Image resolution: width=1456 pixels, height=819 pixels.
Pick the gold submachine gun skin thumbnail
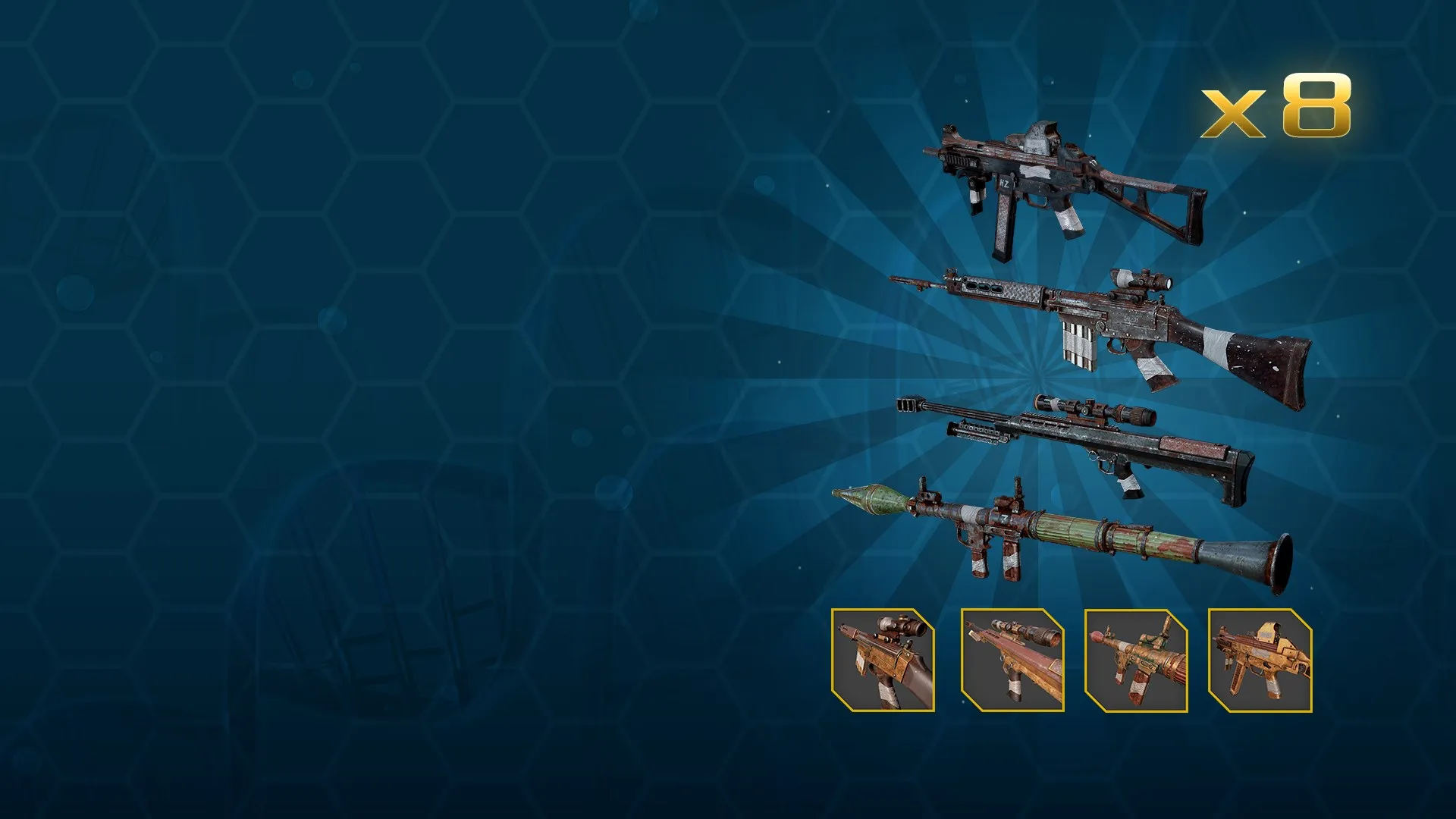pos(1260,660)
